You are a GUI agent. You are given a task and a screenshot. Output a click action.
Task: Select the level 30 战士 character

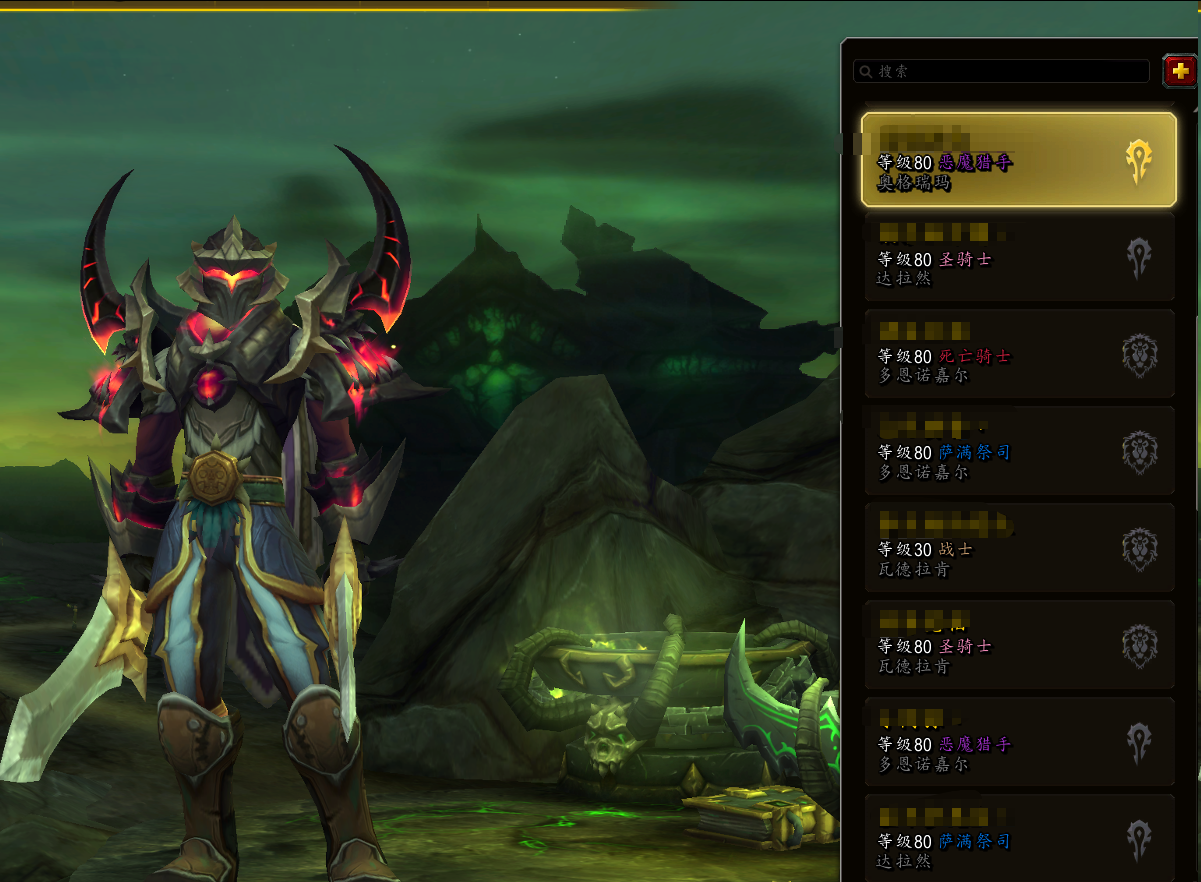pos(1018,548)
